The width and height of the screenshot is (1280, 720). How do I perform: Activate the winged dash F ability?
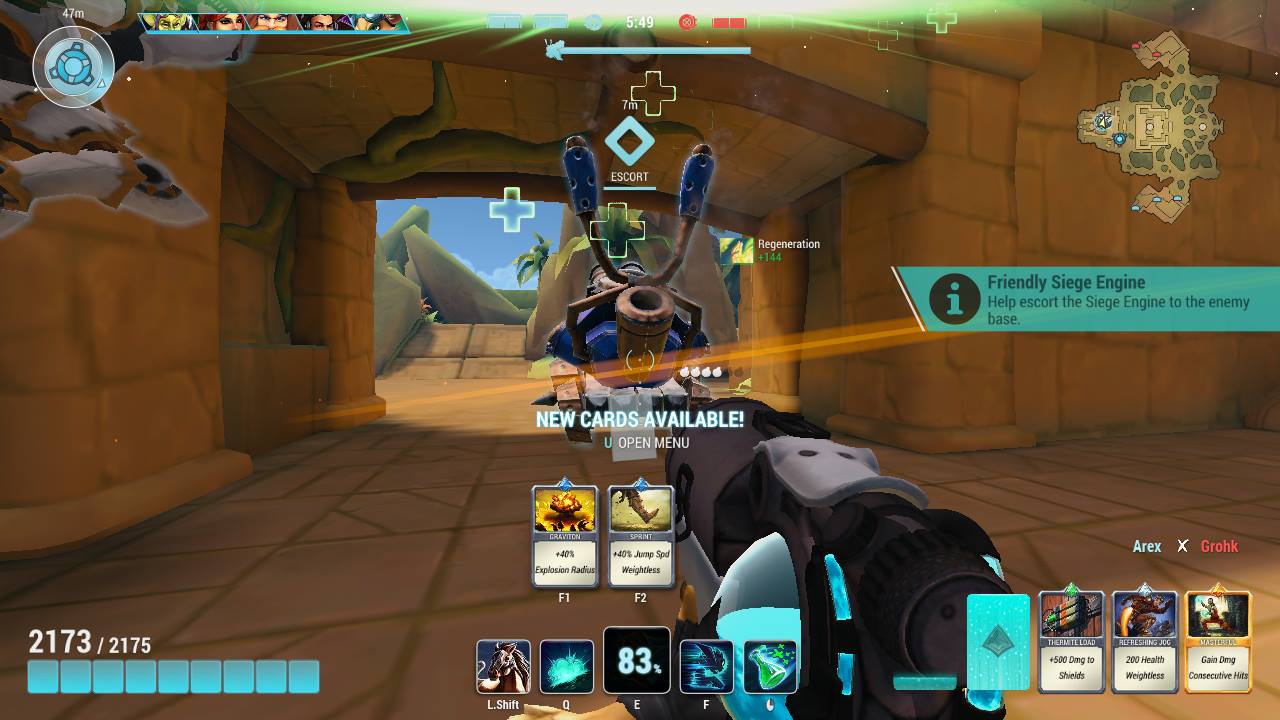[706, 667]
